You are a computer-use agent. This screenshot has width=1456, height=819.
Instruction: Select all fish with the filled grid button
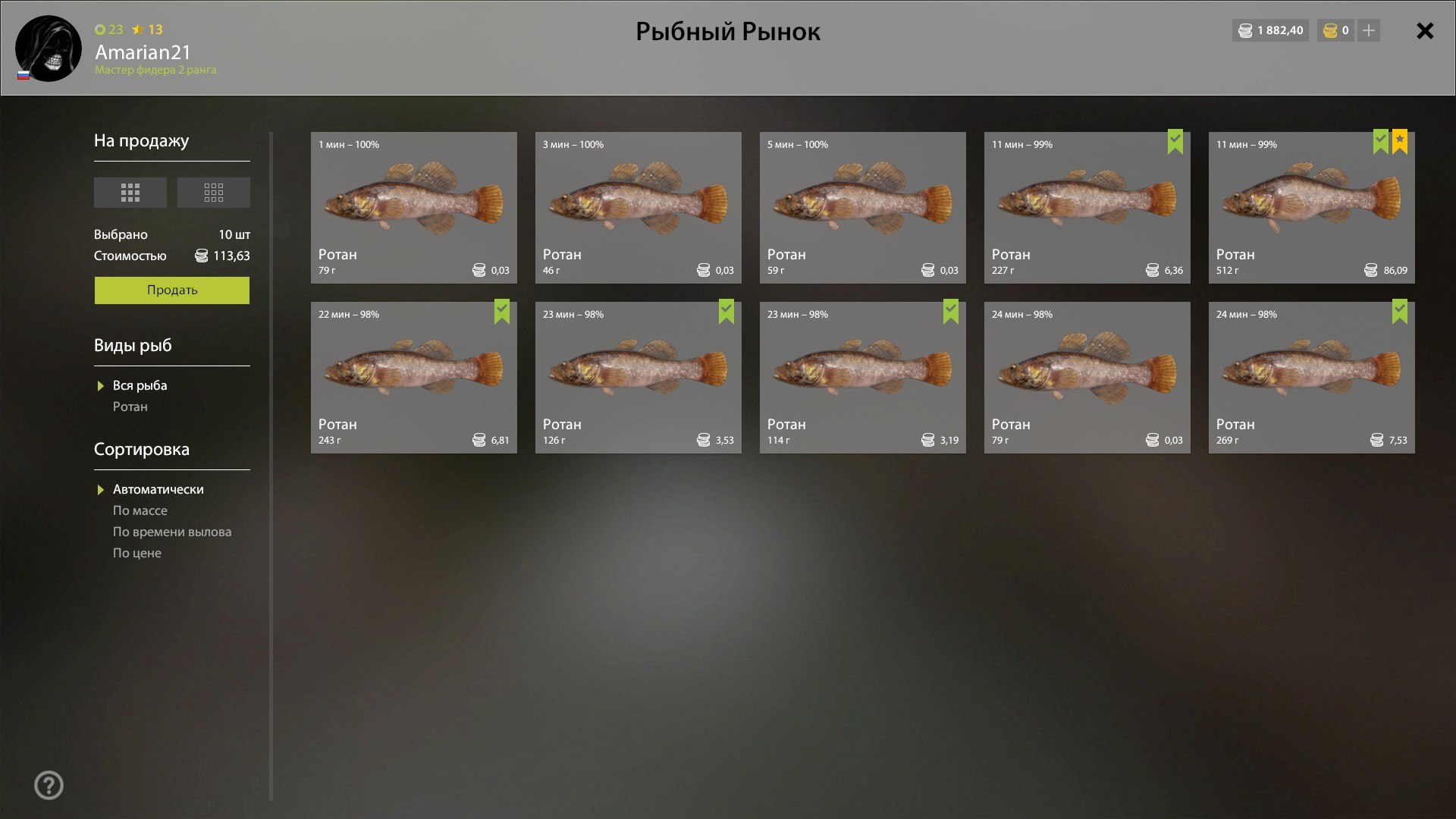pos(130,193)
